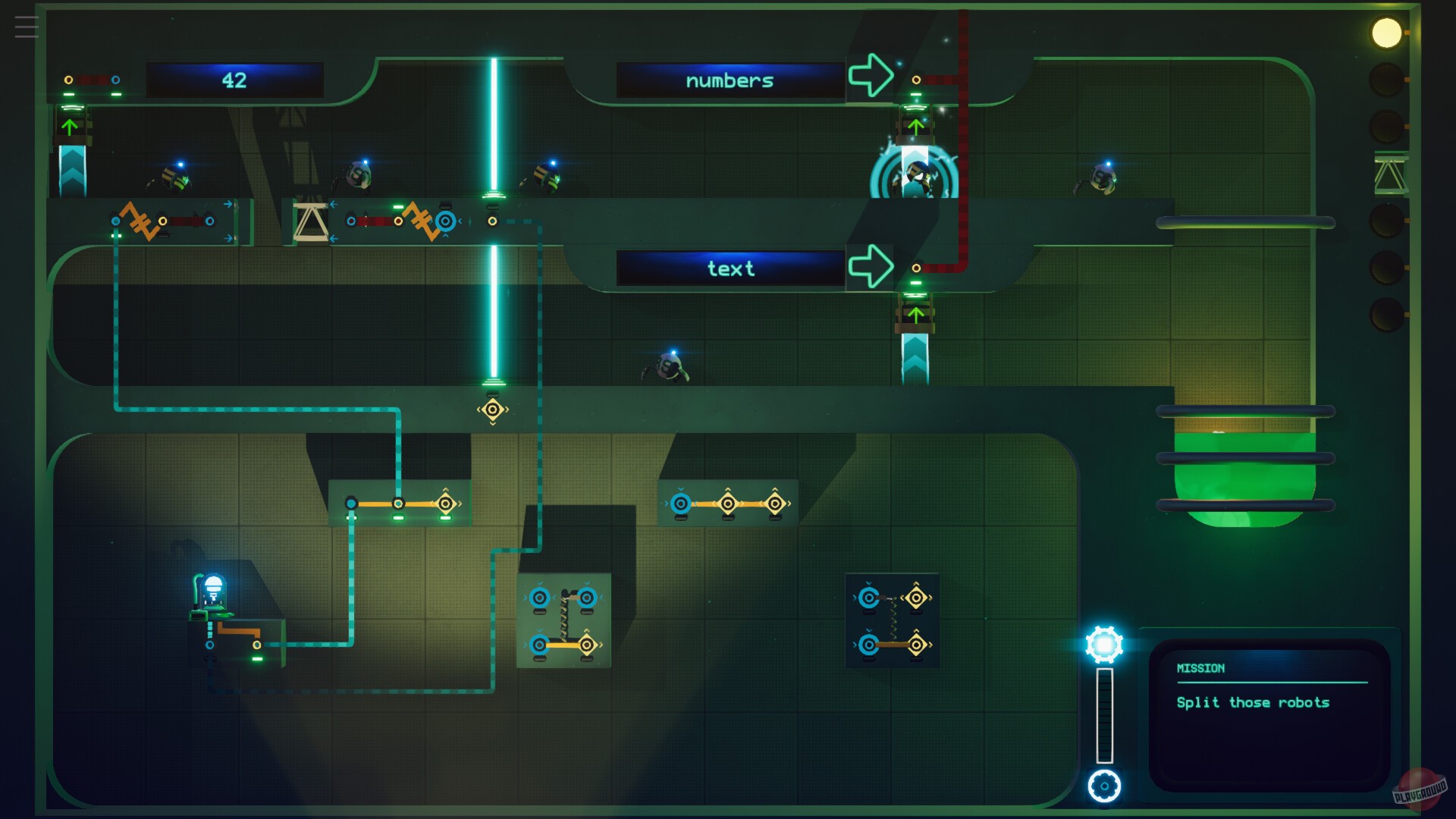
Task: Click the arrow sign next to the text label
Action: coord(869,265)
